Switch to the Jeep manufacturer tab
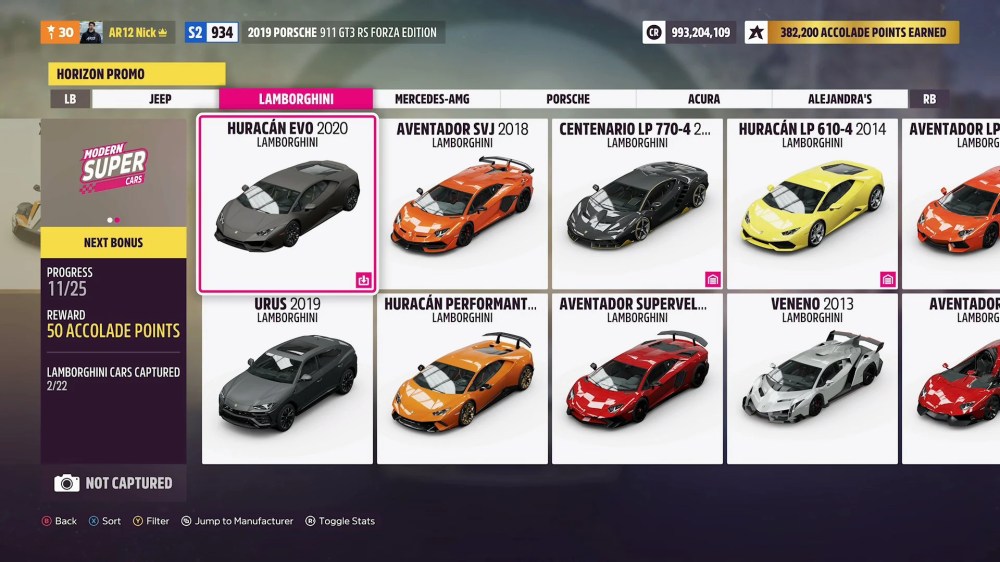1000x562 pixels. coord(160,99)
